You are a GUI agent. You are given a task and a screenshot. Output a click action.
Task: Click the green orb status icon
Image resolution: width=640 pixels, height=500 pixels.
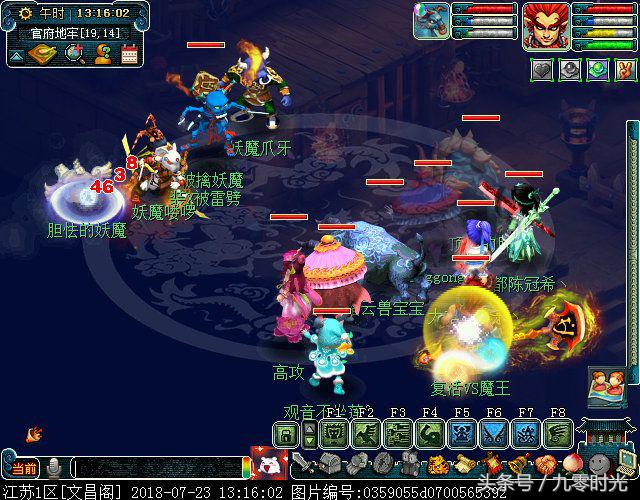click(x=596, y=70)
